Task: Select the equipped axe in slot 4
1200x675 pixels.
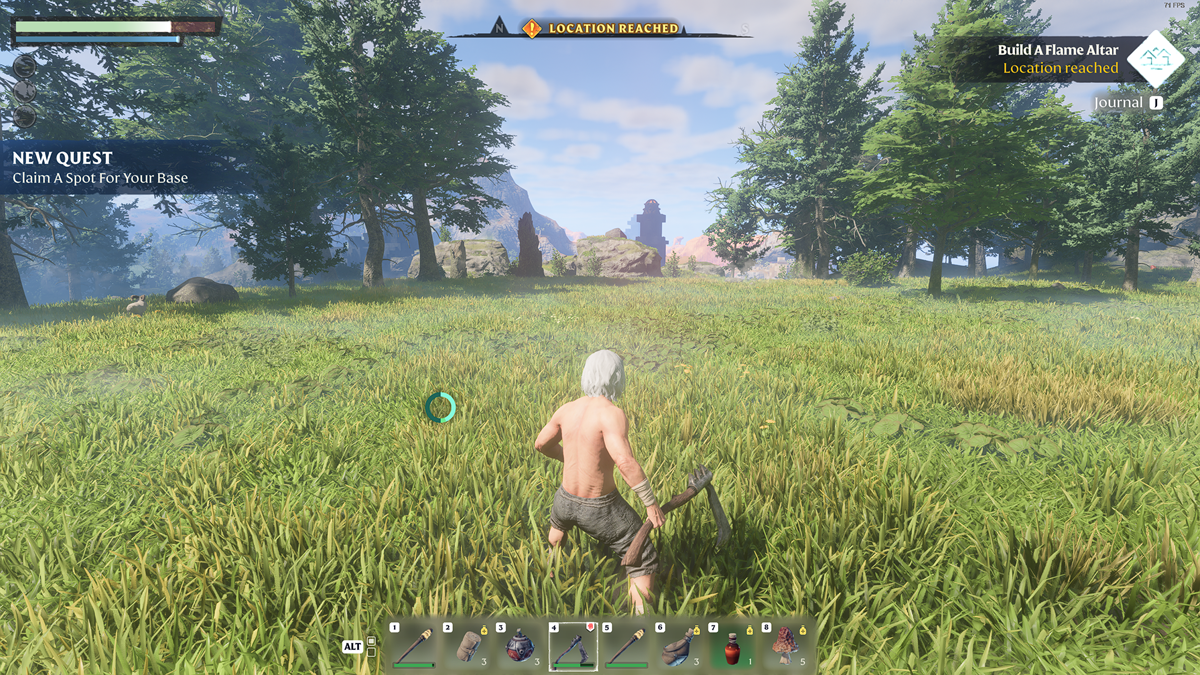Action: [x=573, y=646]
